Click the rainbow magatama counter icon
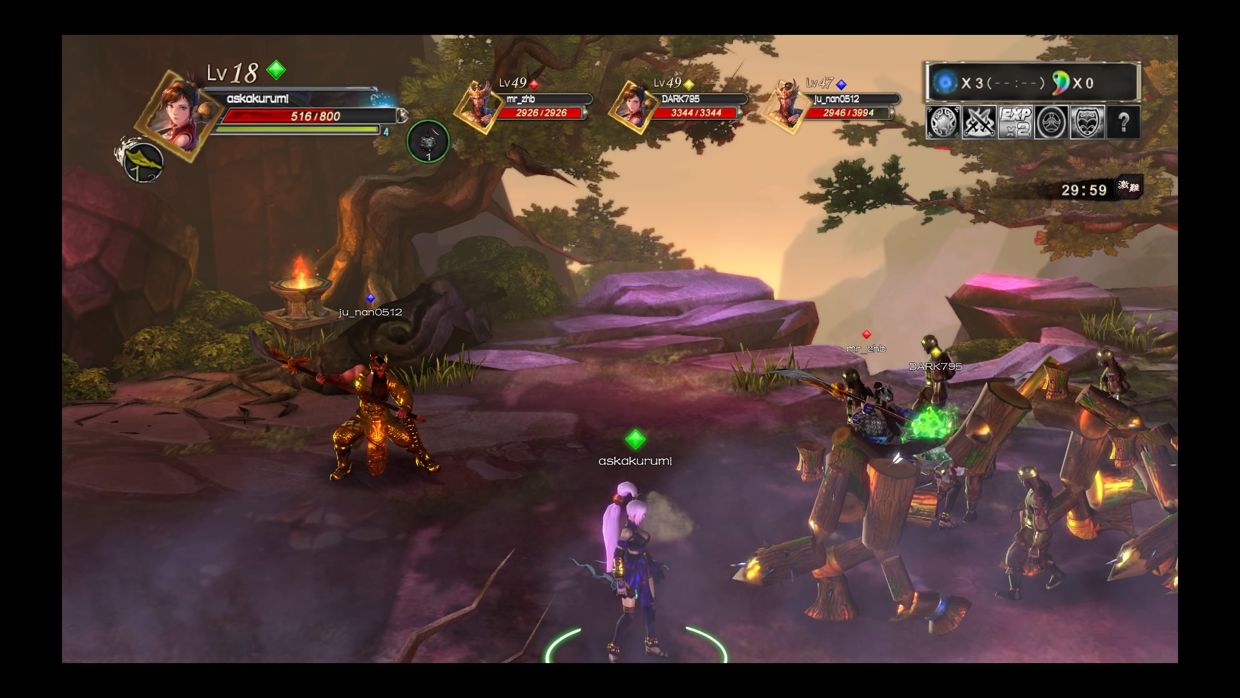 [1060, 82]
